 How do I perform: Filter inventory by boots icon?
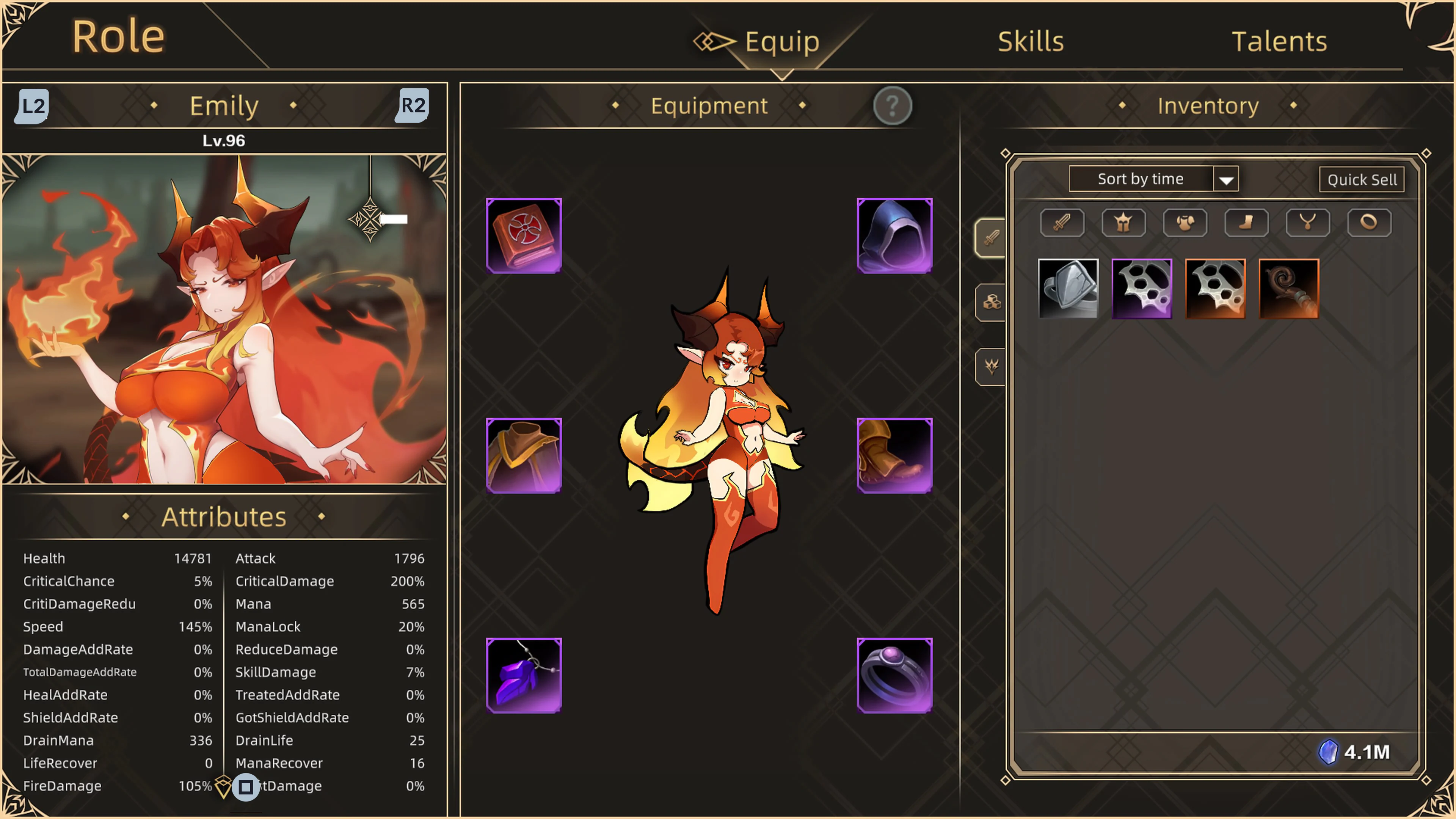[x=1246, y=222]
